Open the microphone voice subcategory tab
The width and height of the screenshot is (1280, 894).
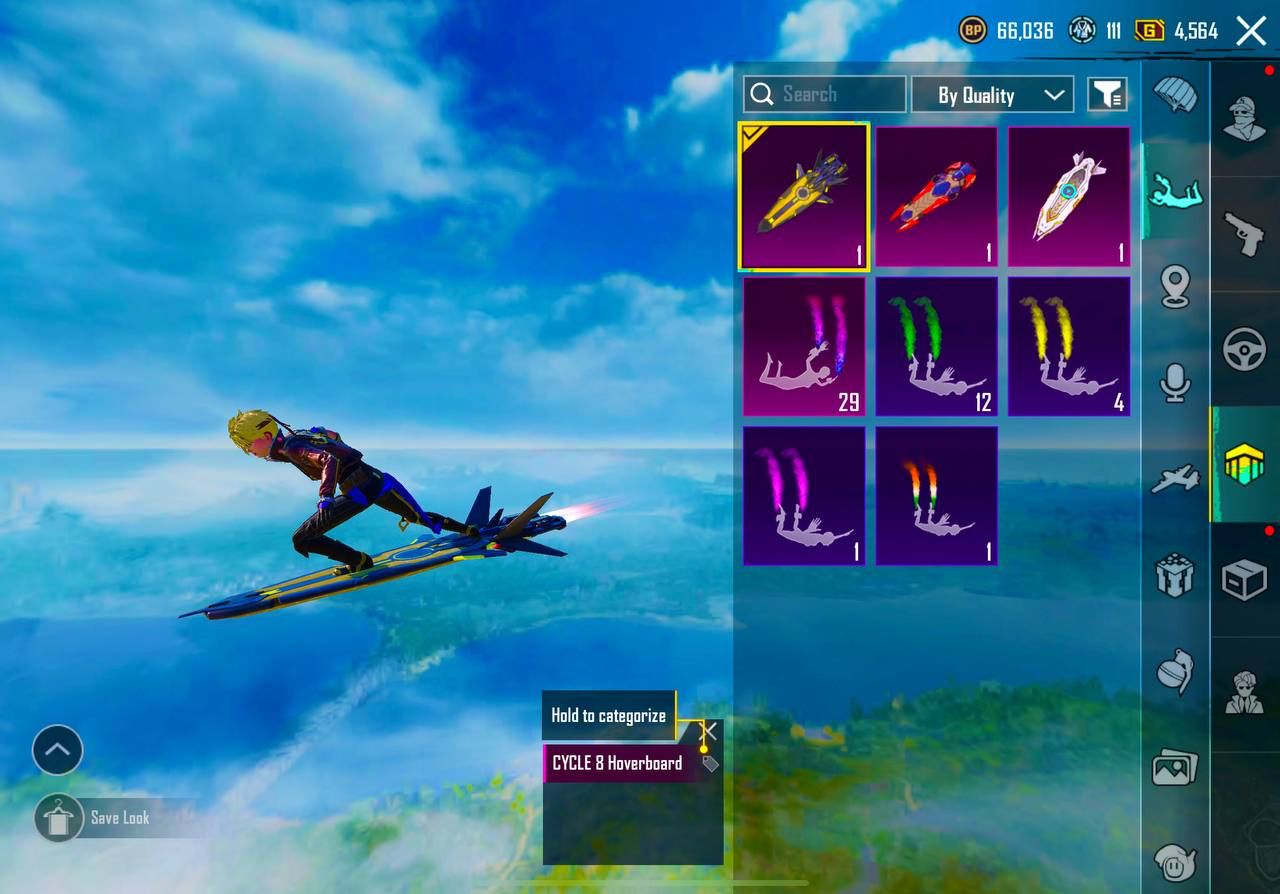pos(1175,383)
